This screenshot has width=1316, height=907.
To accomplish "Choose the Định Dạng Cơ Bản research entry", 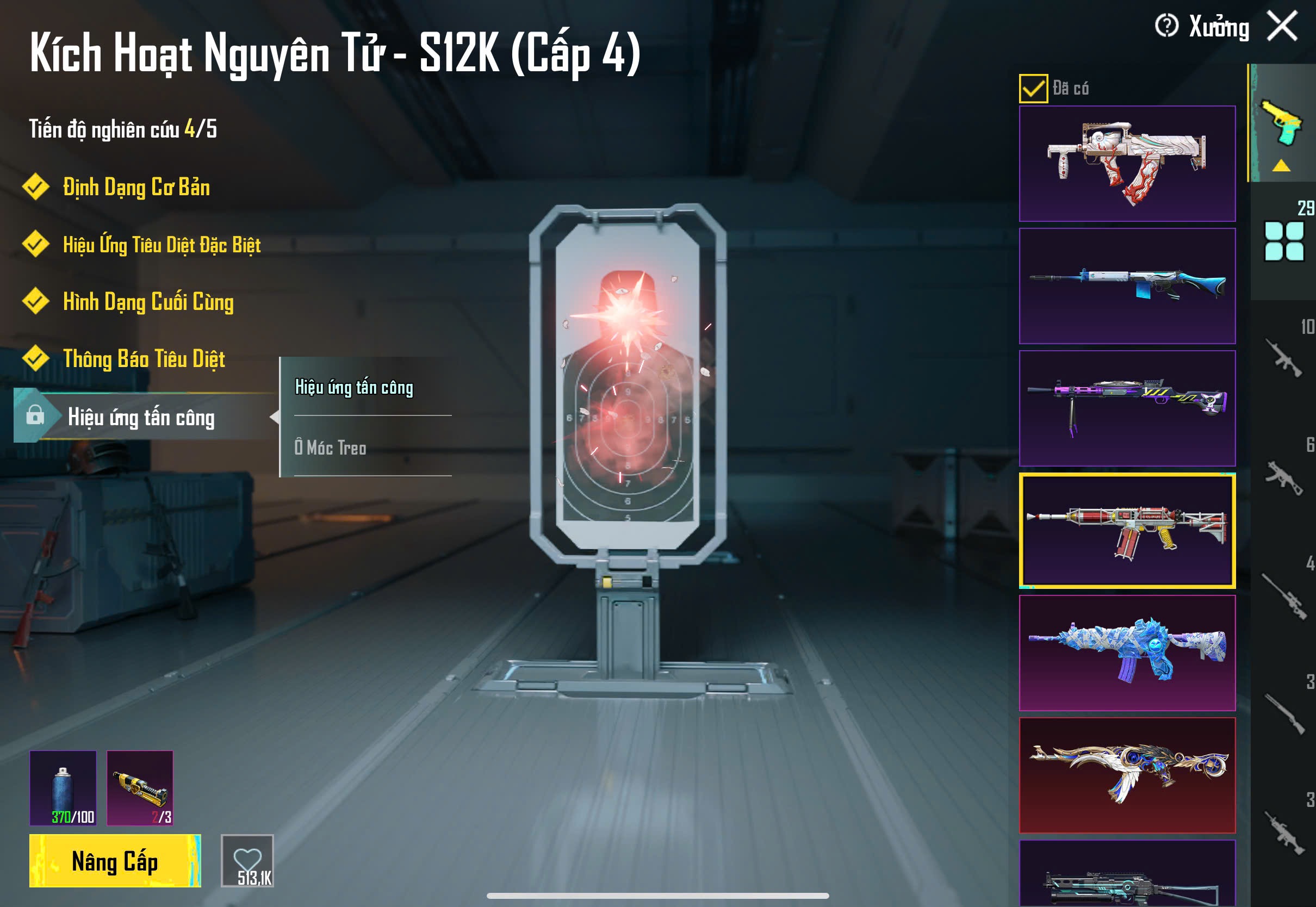I will [x=136, y=188].
